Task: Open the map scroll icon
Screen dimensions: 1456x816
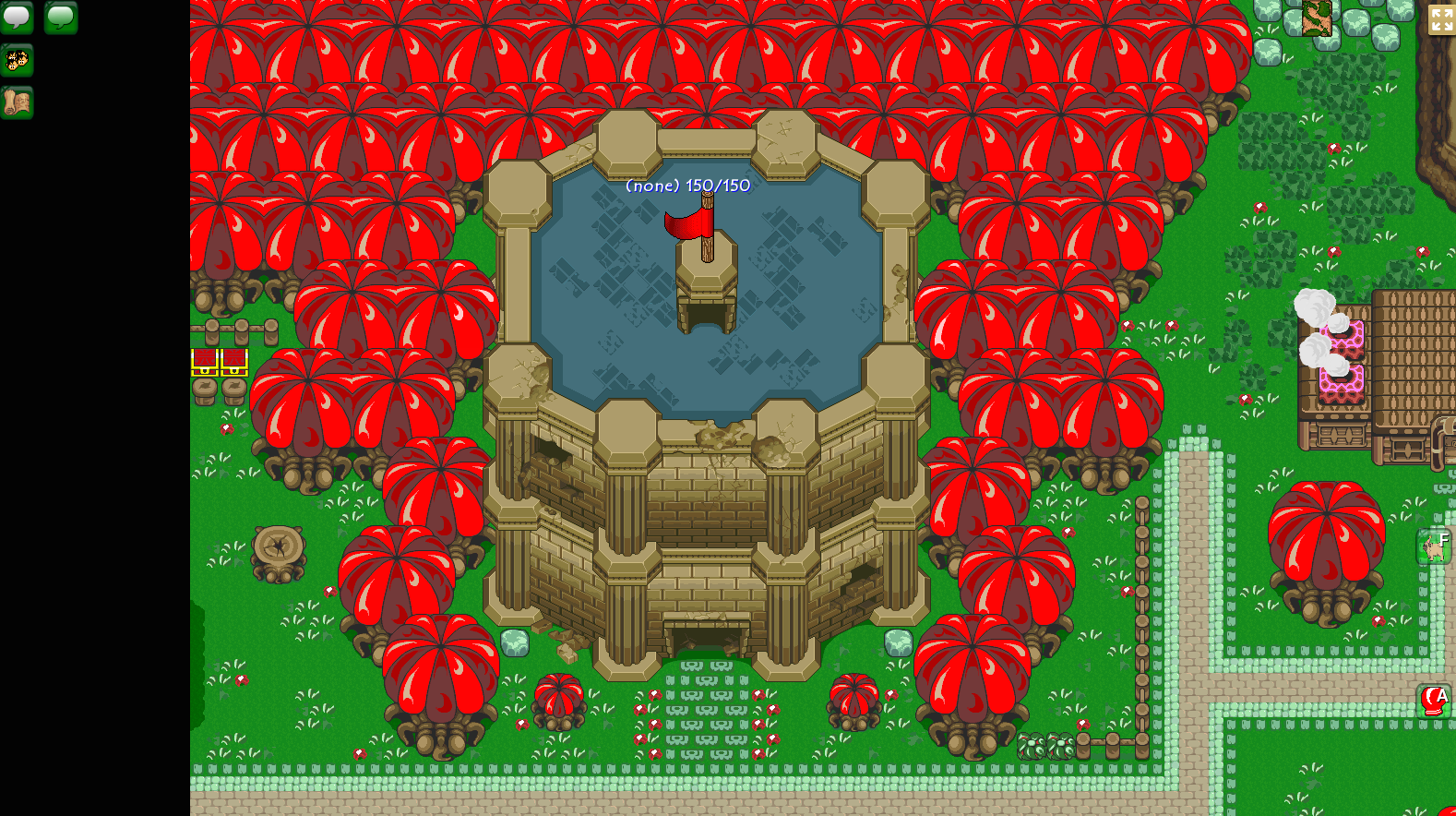Action: 17,102
